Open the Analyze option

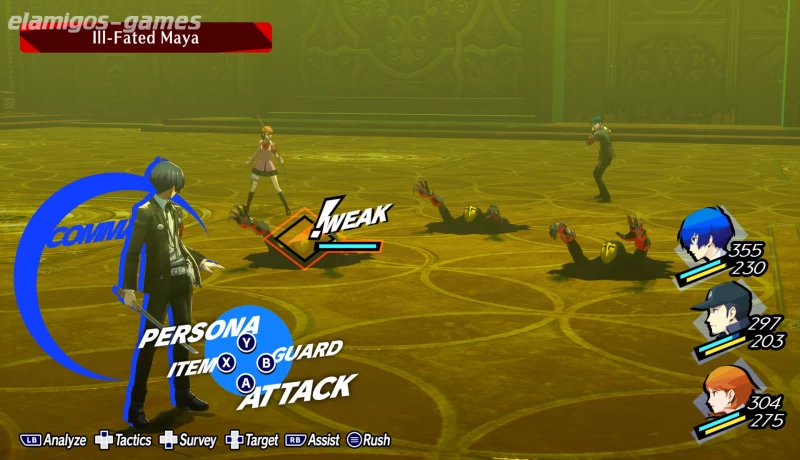click(x=54, y=440)
